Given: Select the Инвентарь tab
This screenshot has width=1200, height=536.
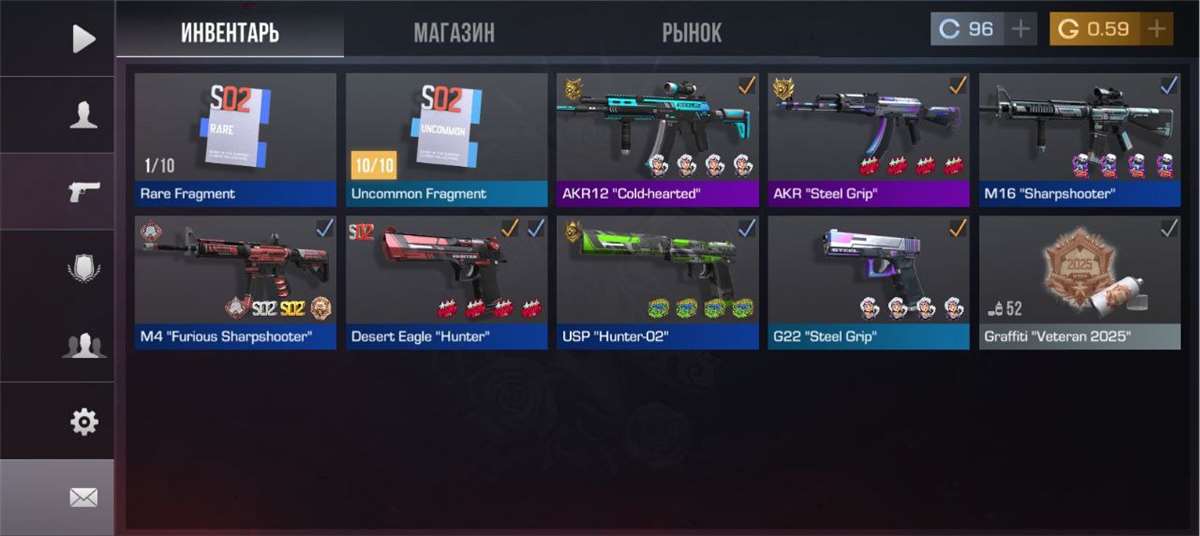Looking at the screenshot, I should (230, 32).
